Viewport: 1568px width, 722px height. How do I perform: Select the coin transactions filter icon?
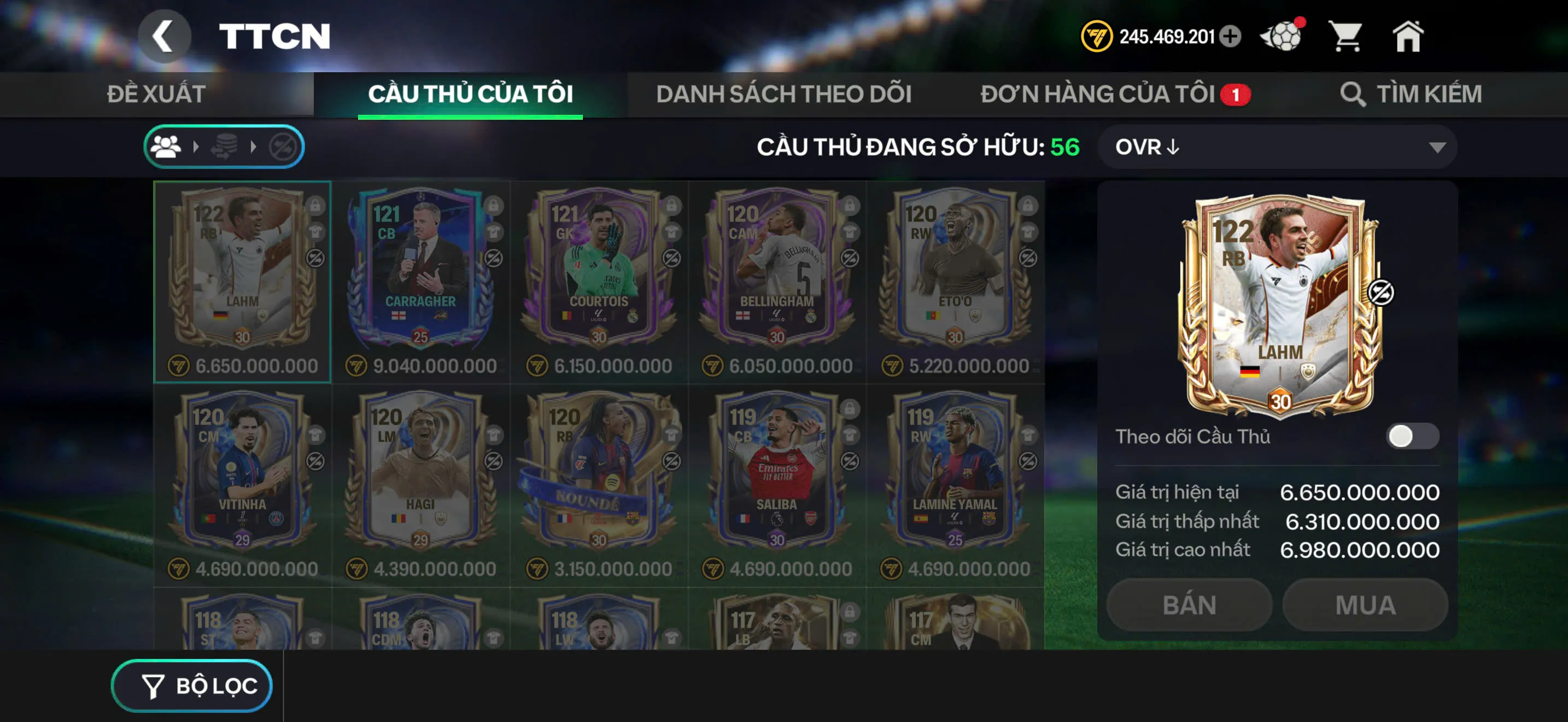[x=225, y=146]
